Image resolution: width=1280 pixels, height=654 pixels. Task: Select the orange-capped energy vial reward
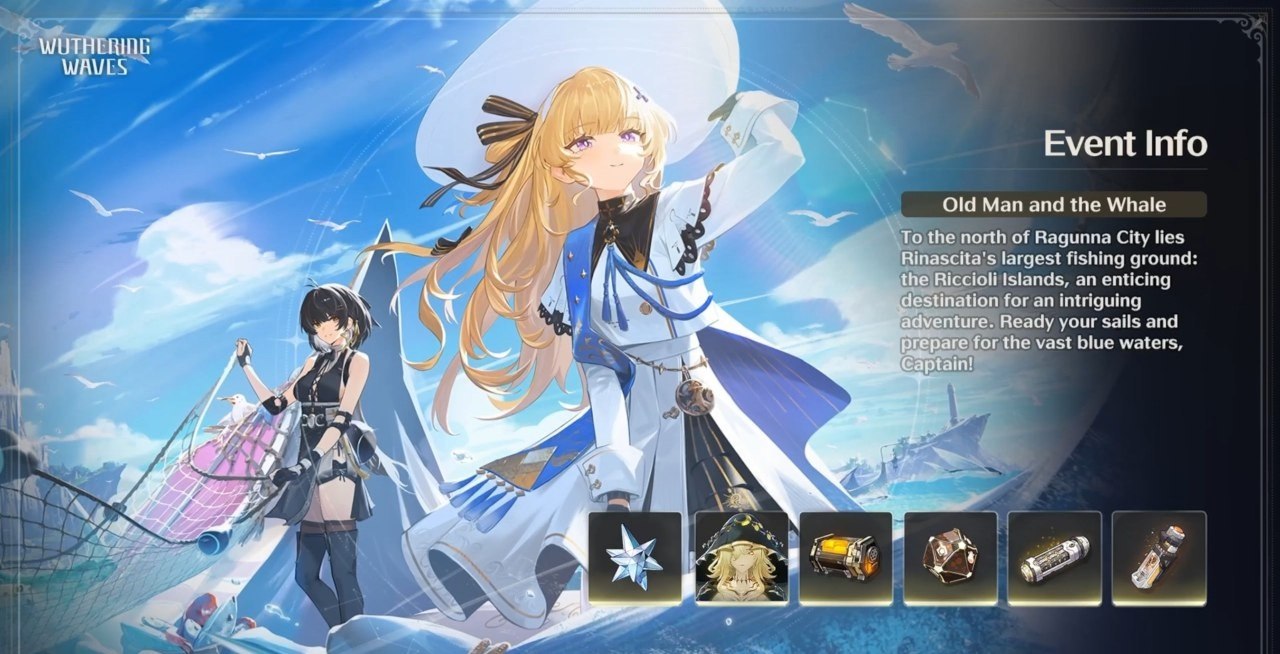tap(1159, 558)
